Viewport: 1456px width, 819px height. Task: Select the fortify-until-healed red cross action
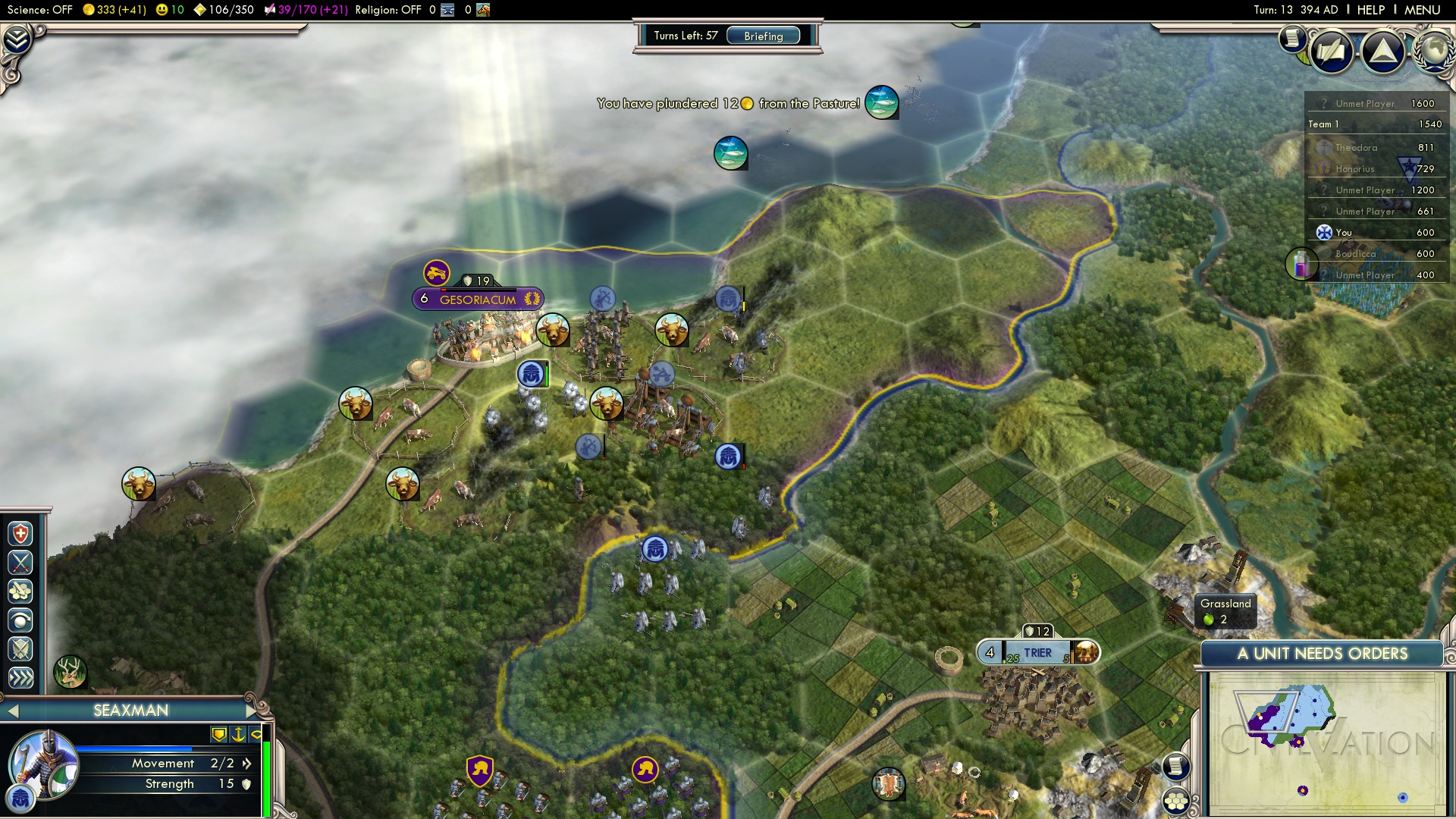[x=20, y=534]
